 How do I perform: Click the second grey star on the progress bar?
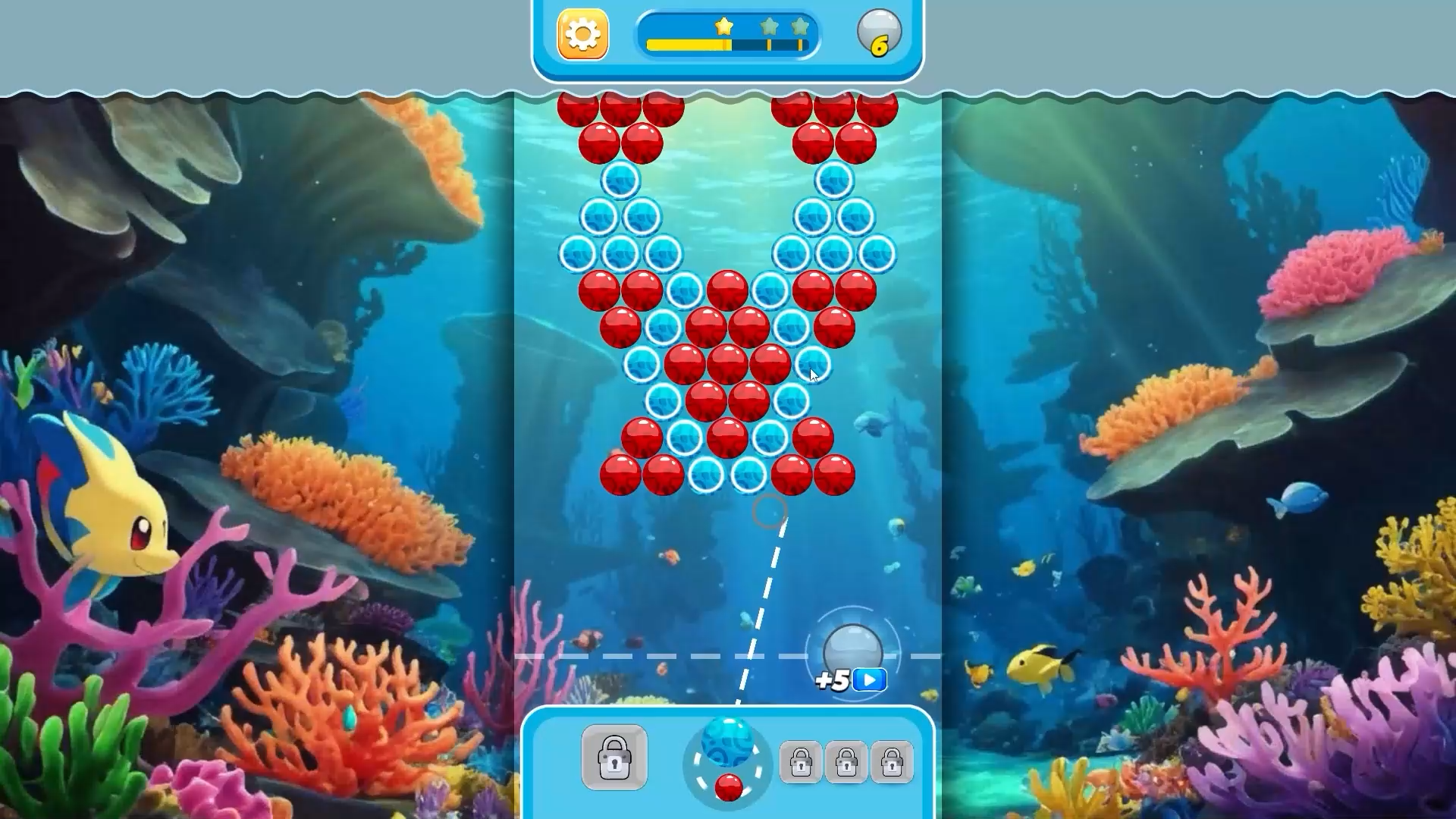click(x=769, y=25)
